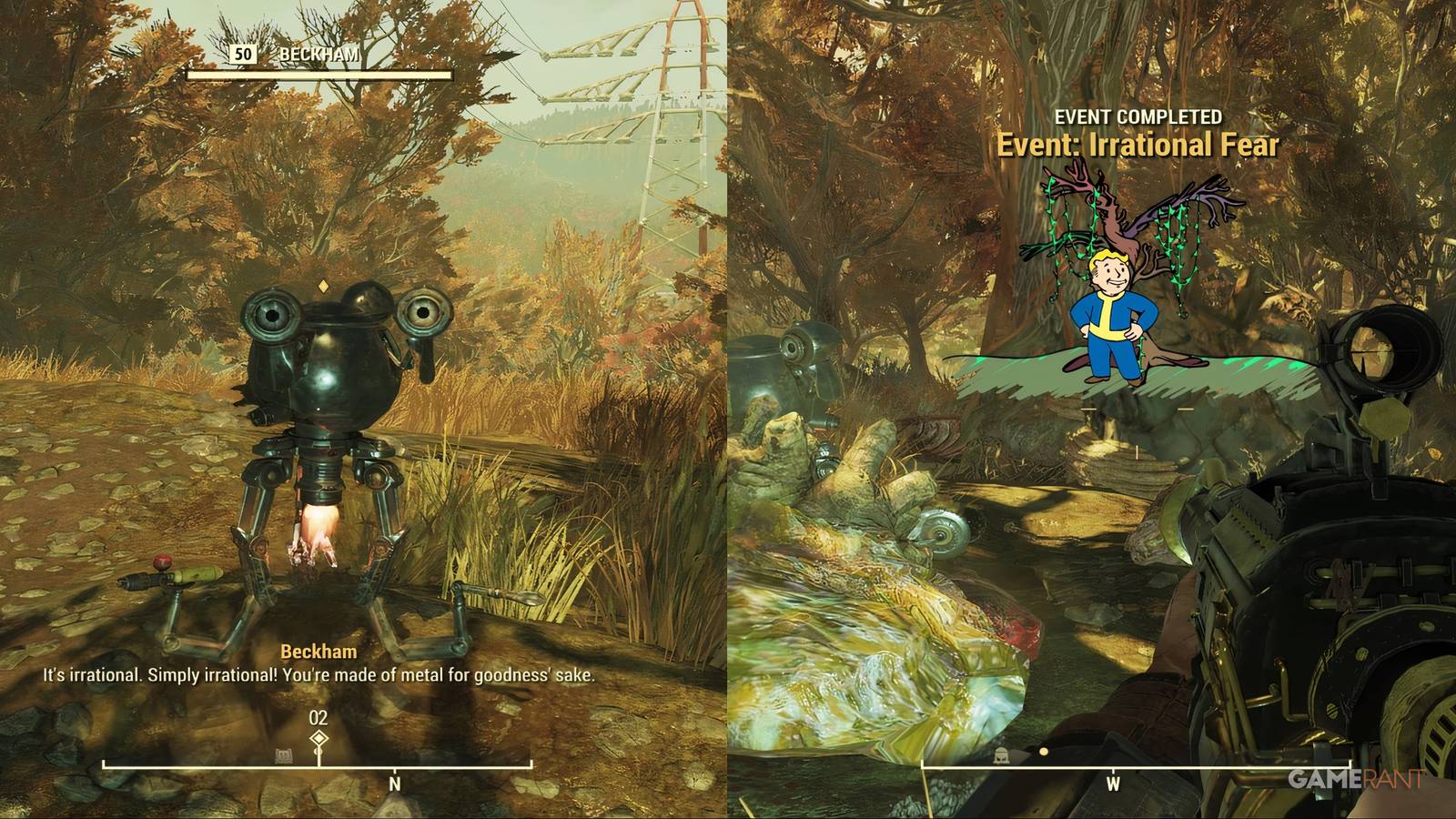The image size is (1456, 819).
Task: Click the Event: Irrational Fear title text
Action: point(1139,144)
